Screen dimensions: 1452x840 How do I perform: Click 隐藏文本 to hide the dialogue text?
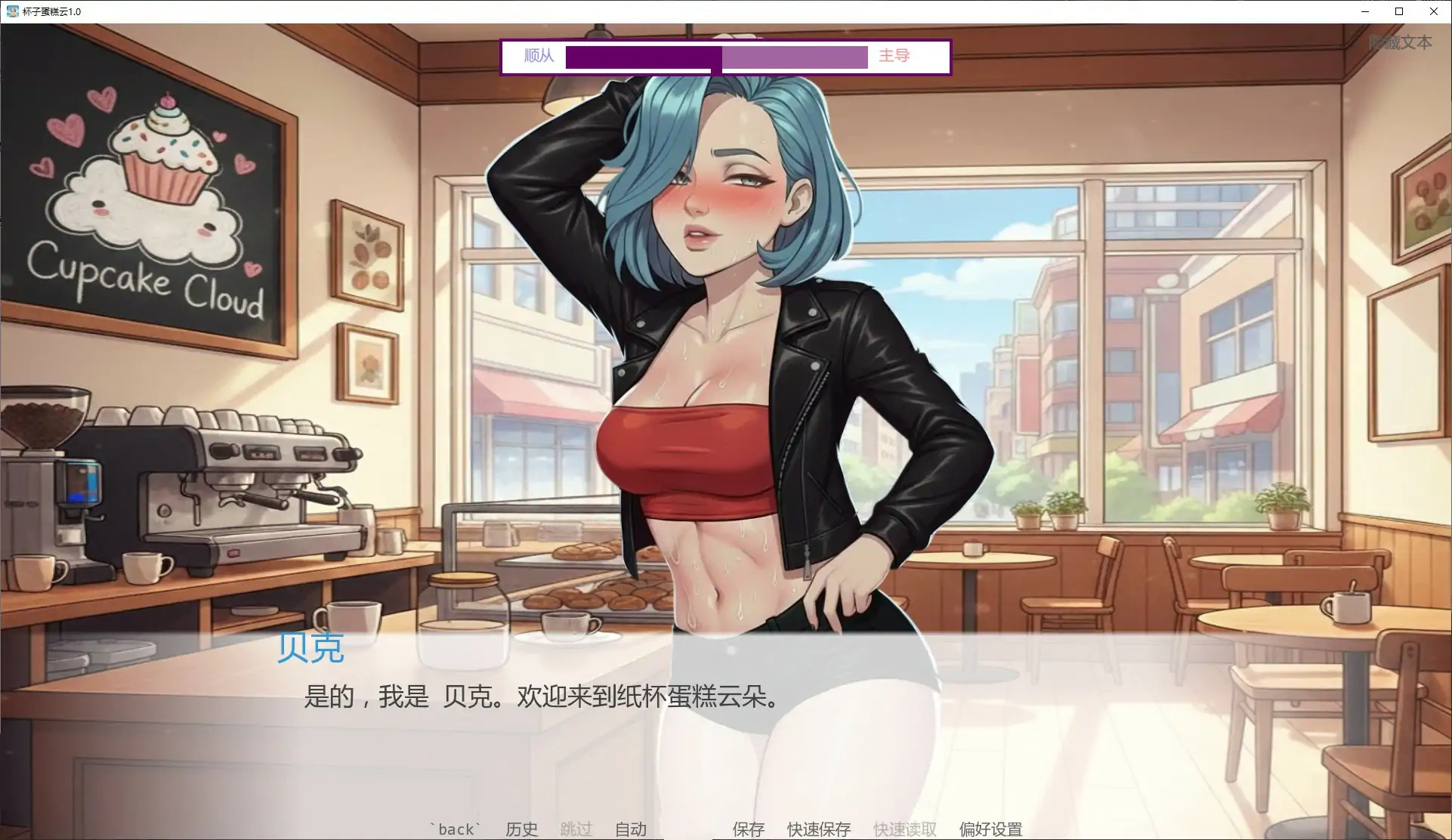pos(1401,42)
